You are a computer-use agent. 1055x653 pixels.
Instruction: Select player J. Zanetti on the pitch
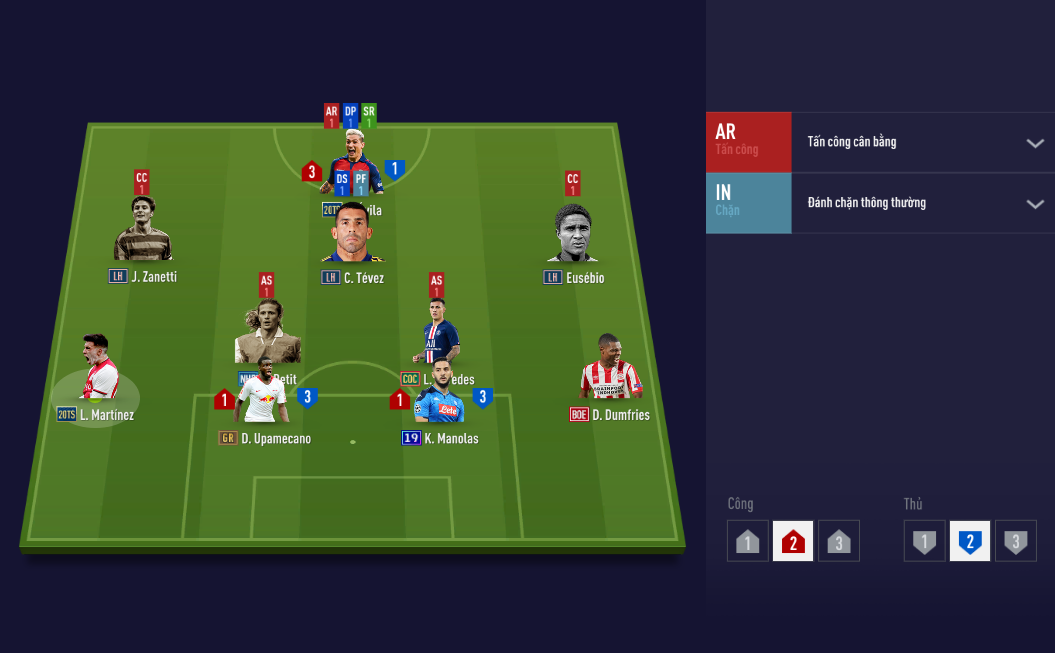click(142, 230)
